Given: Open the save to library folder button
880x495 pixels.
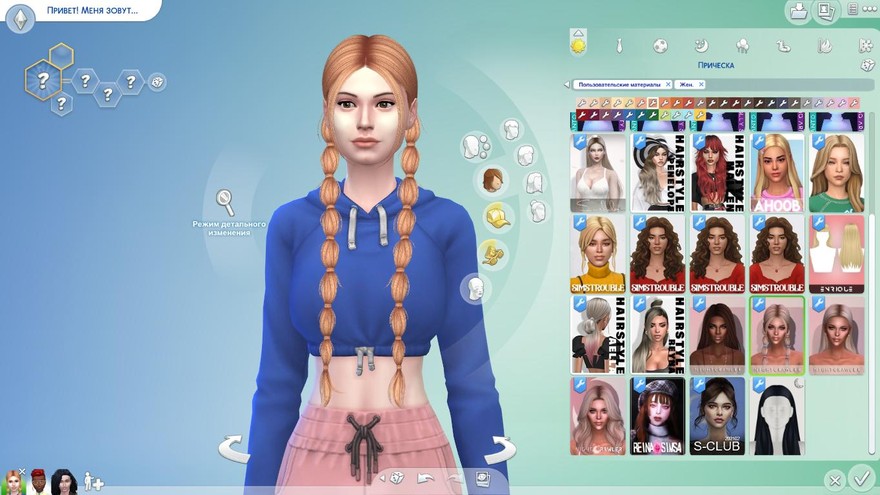Looking at the screenshot, I should coord(798,12).
